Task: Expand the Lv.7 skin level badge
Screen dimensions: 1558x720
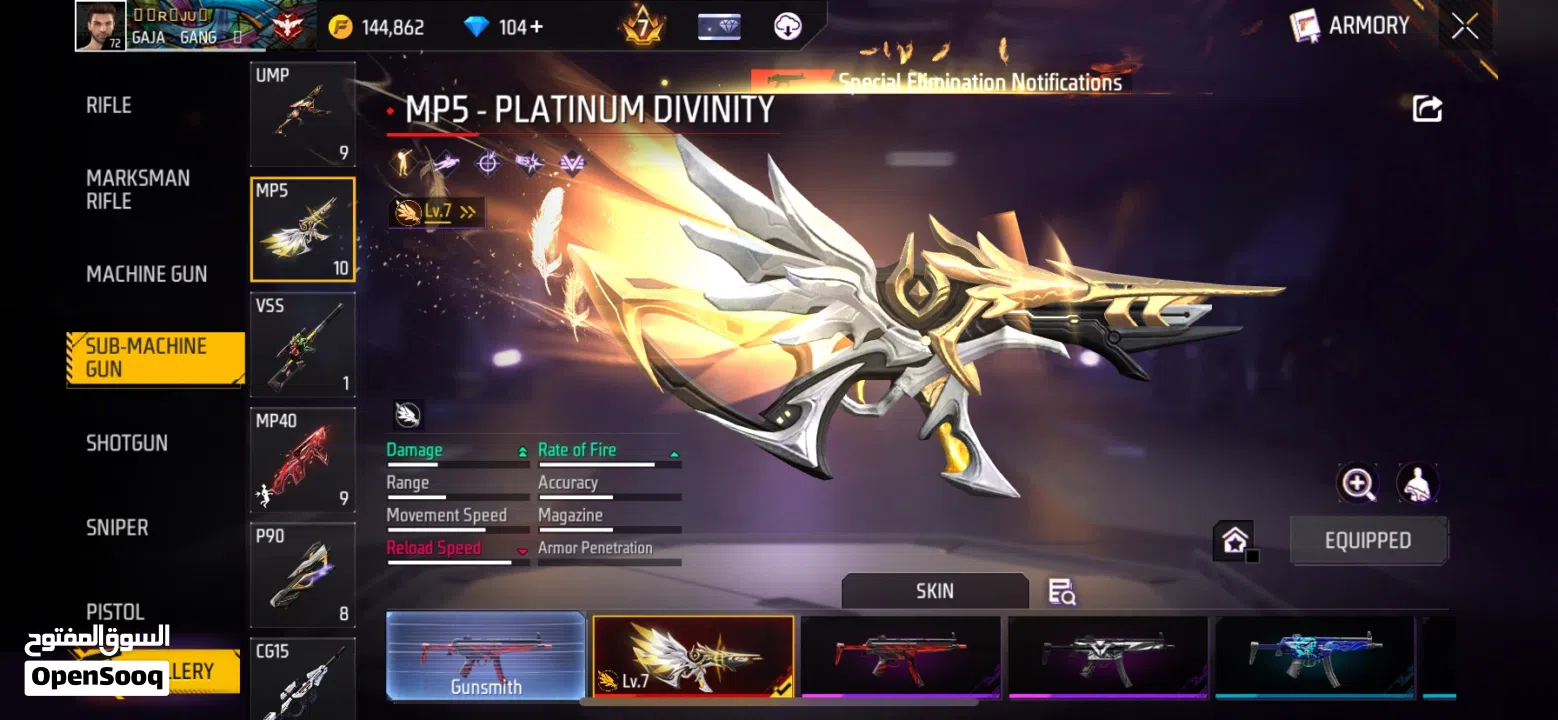Action: [436, 212]
